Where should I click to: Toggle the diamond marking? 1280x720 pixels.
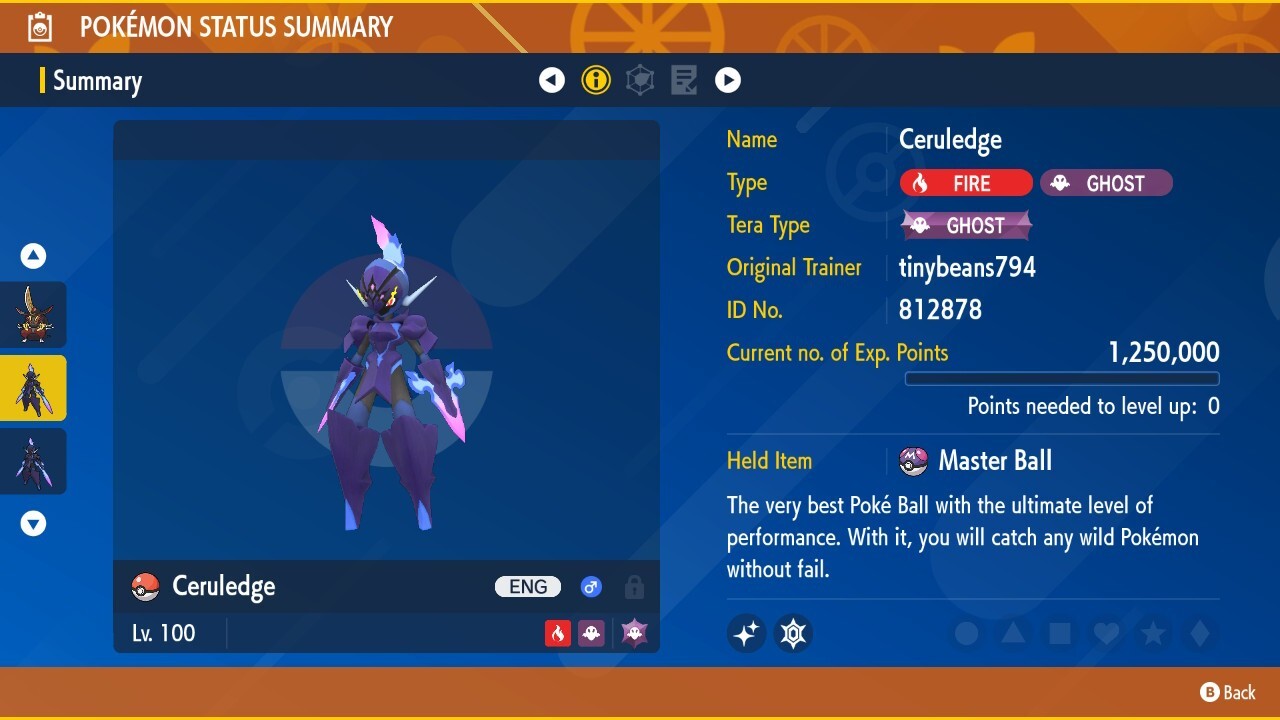[1200, 634]
